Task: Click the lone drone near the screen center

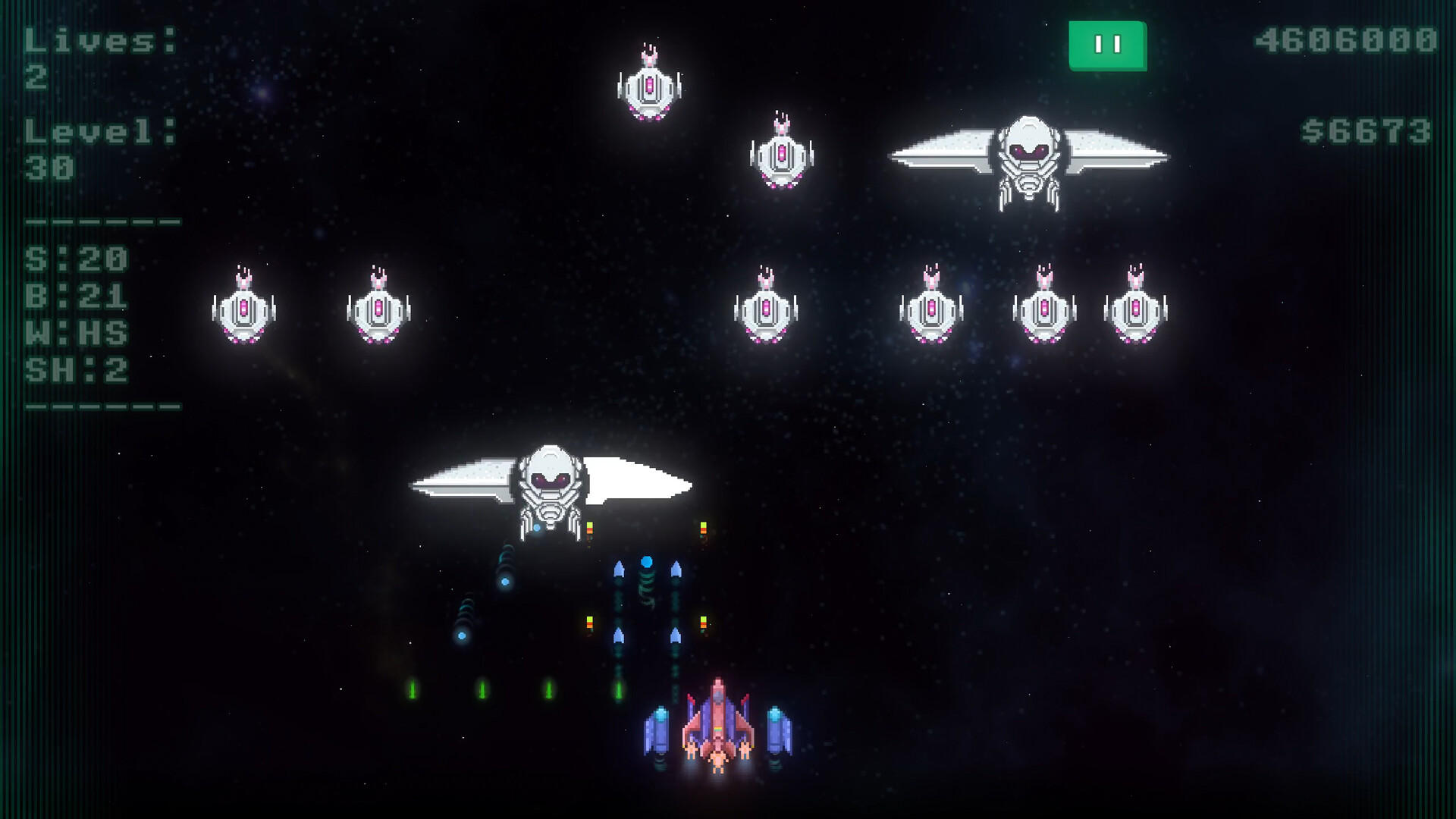Action: [x=768, y=309]
